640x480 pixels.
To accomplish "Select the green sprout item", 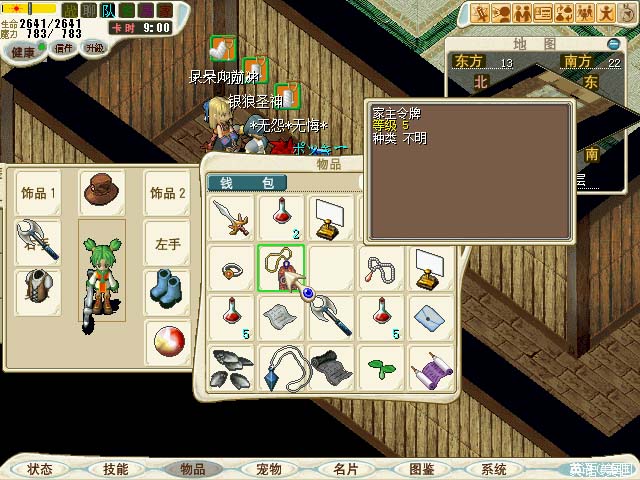I will pos(381,366).
